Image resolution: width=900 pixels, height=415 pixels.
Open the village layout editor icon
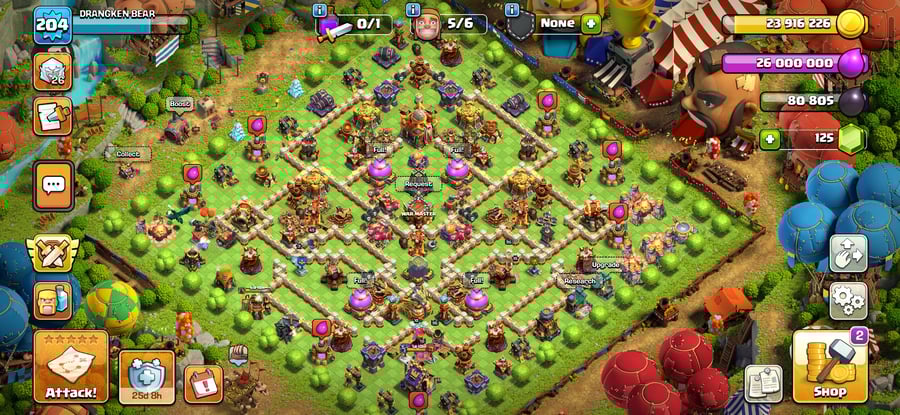[x=848, y=253]
